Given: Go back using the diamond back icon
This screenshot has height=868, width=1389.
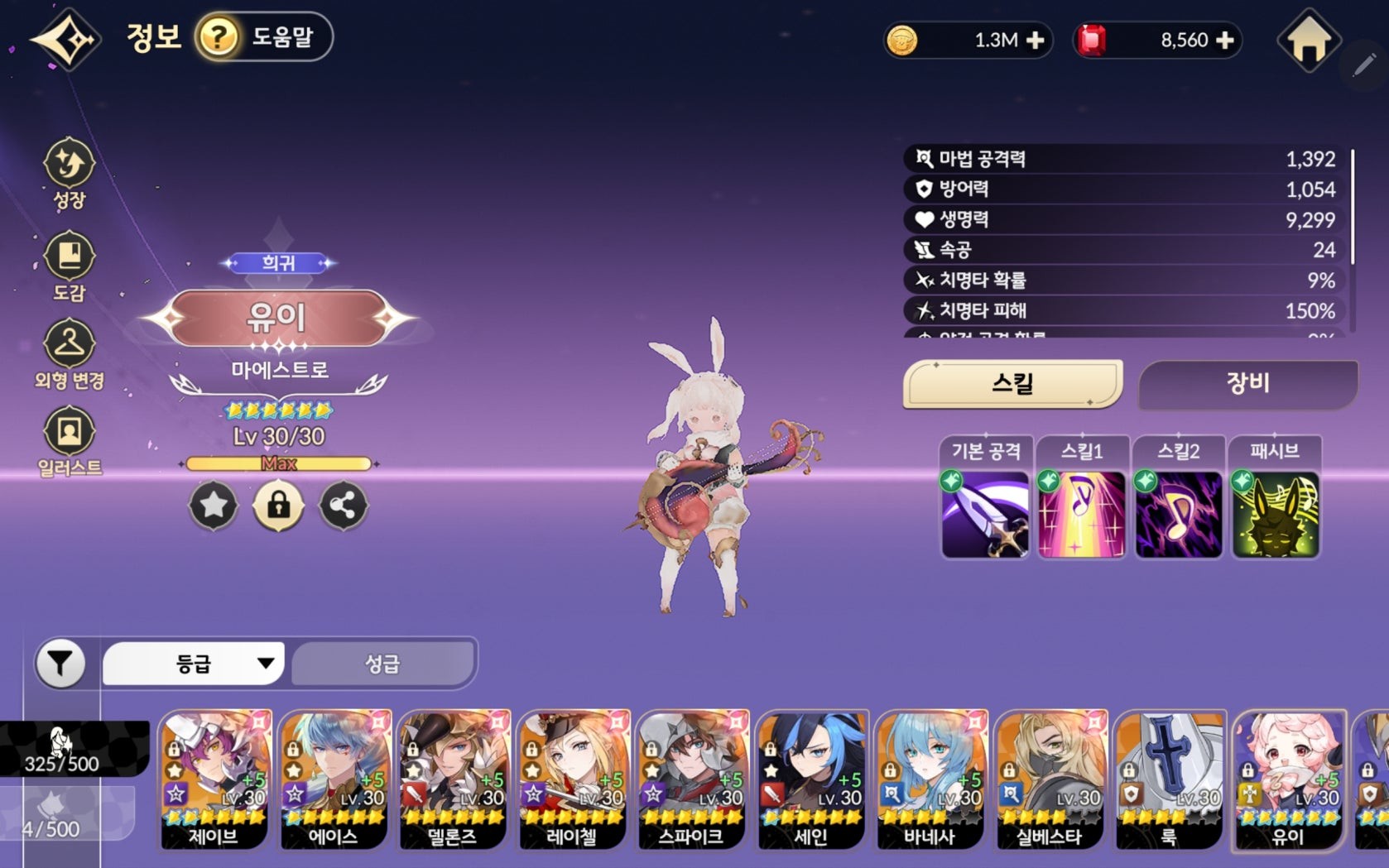Looking at the screenshot, I should (65, 39).
